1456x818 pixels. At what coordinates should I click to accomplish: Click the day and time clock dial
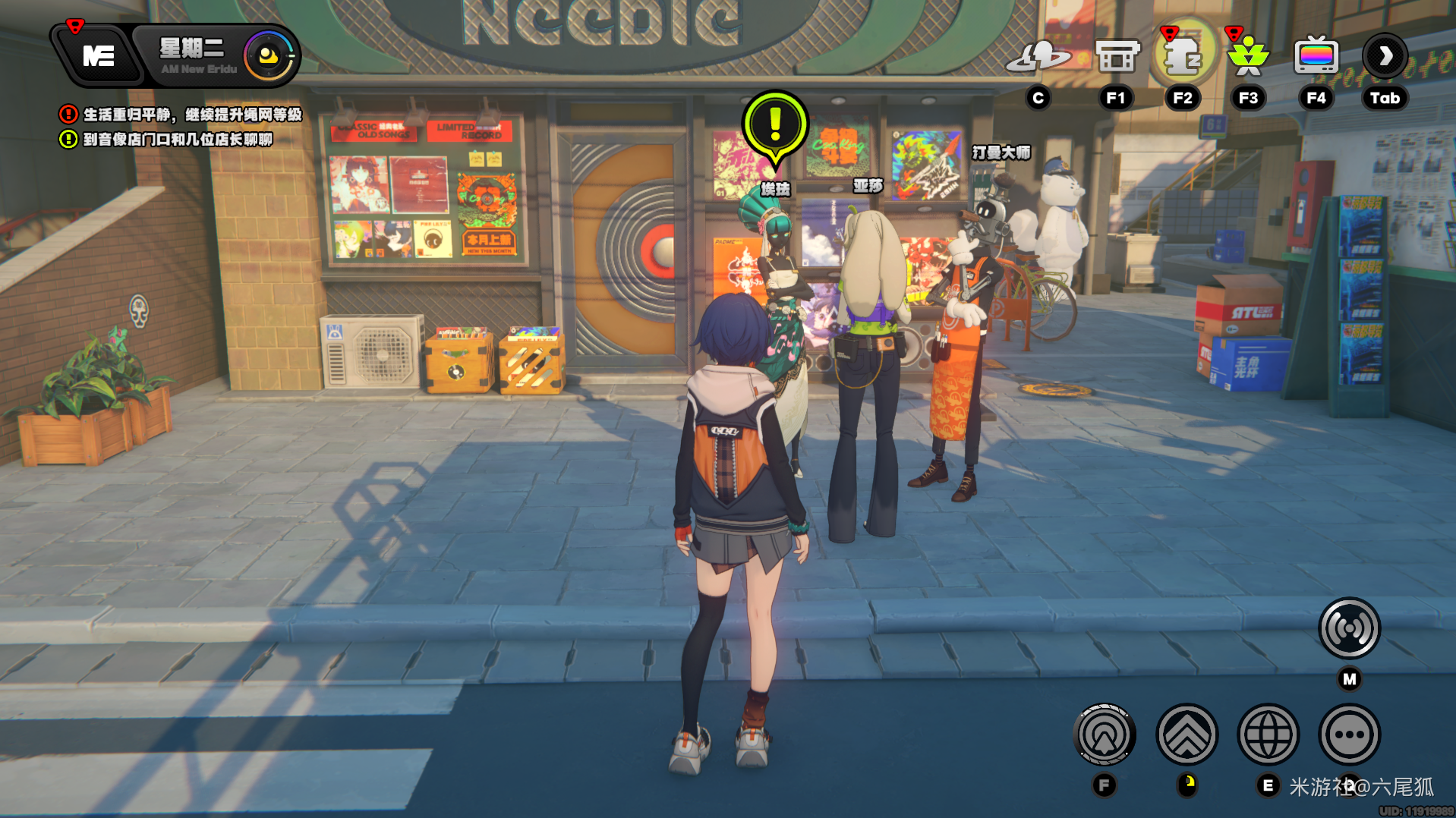coord(268,56)
